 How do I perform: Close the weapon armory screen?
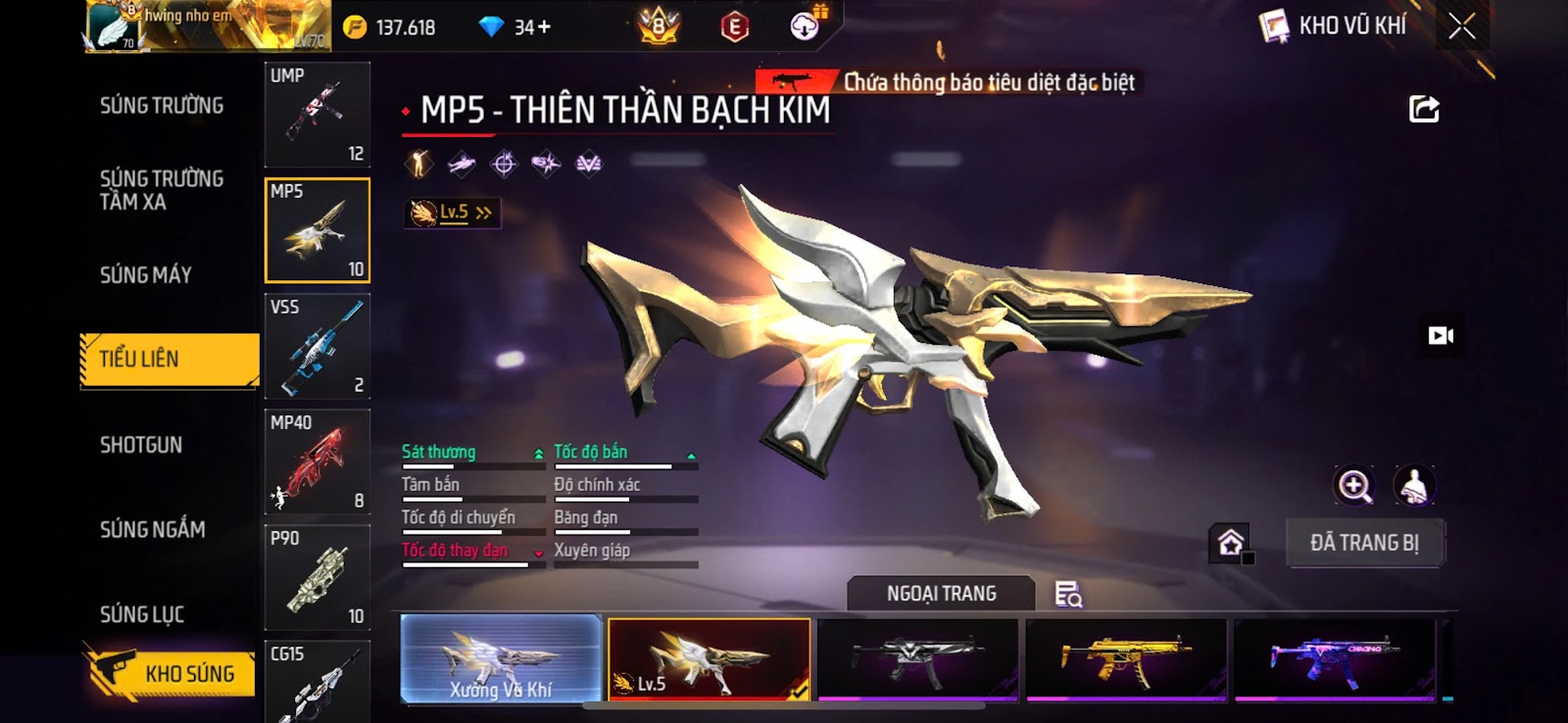1461,26
